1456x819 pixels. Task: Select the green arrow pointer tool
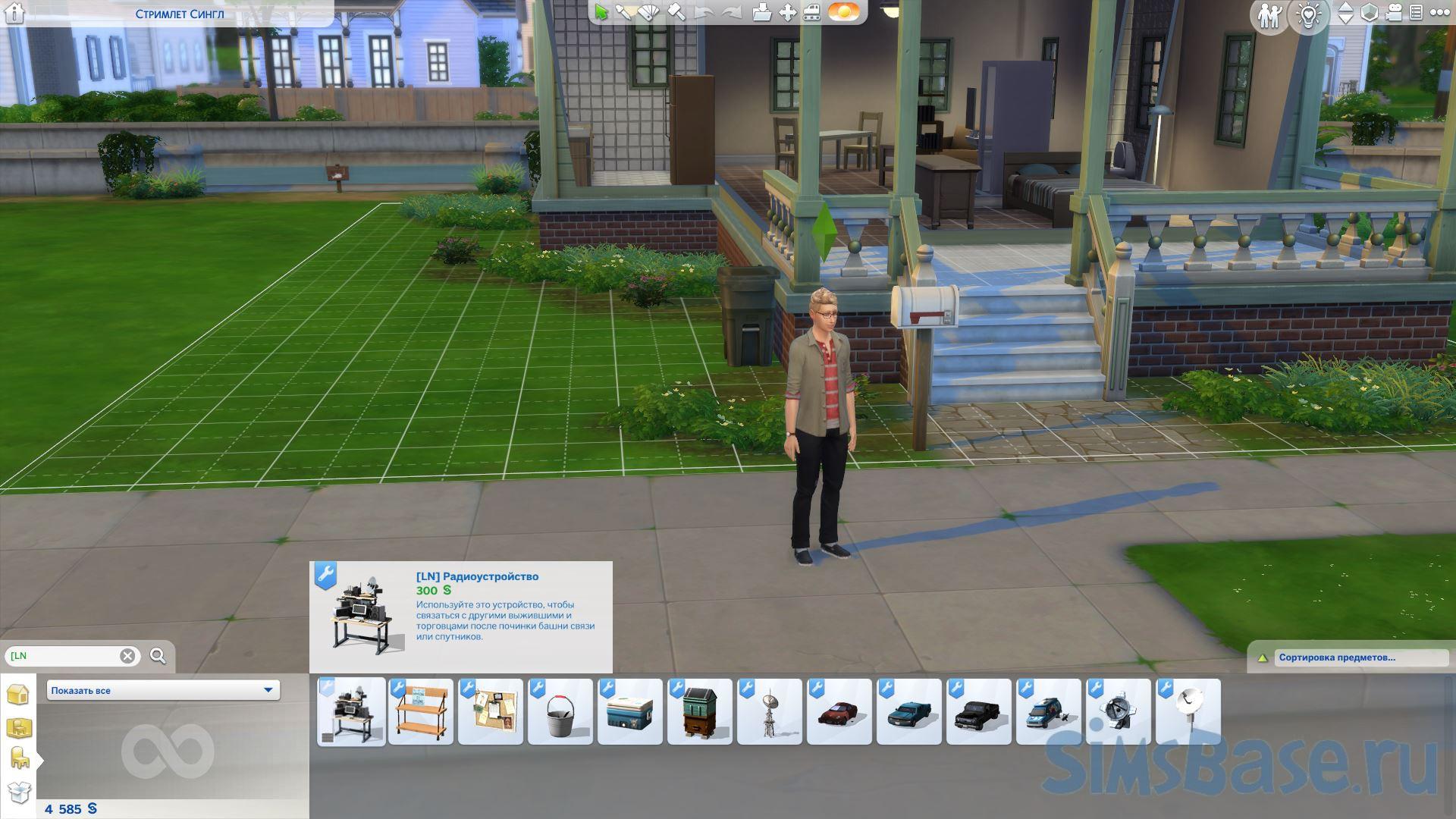[x=601, y=12]
